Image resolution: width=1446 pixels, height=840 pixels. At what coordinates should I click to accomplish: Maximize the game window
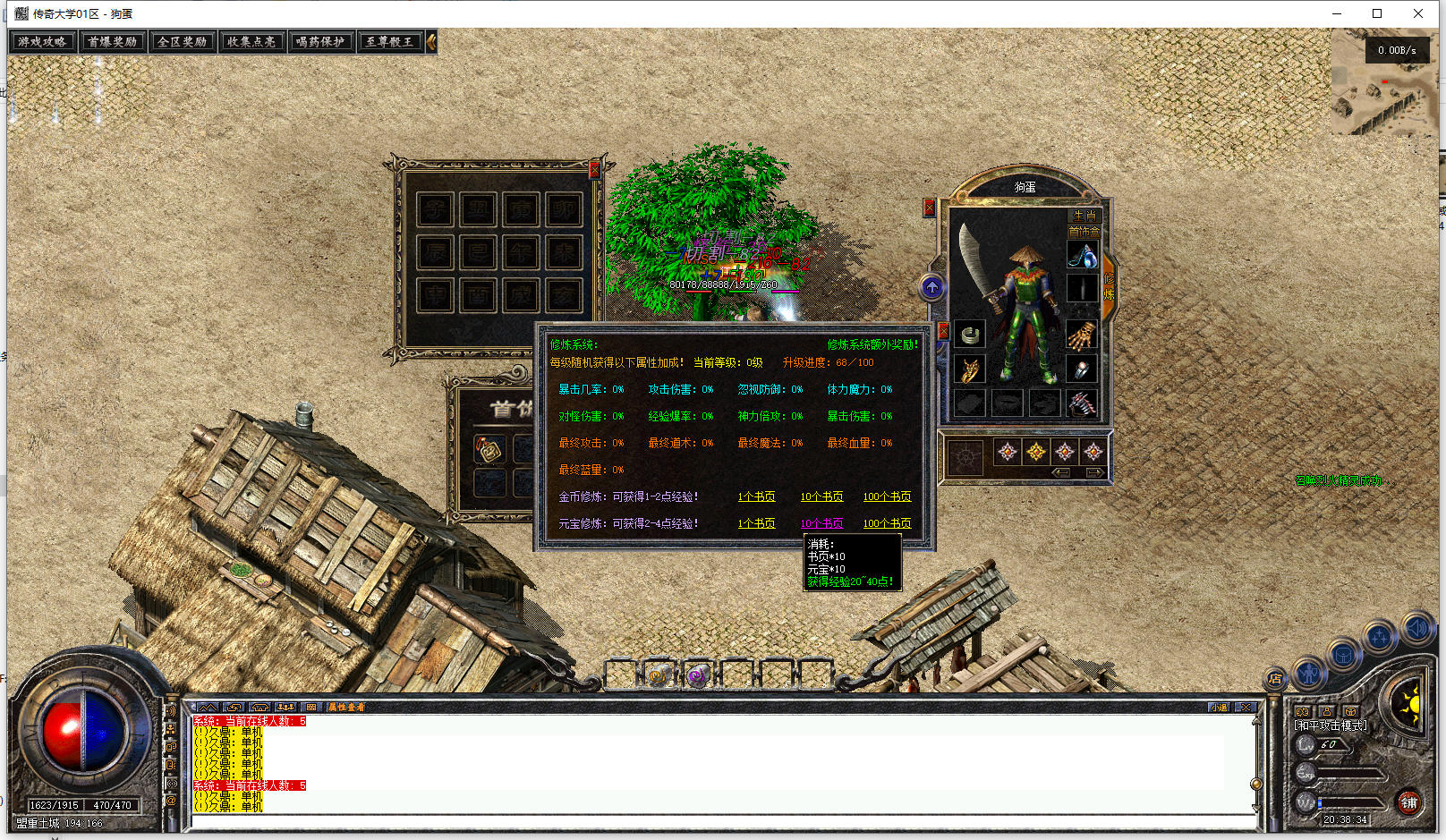pyautogui.click(x=1377, y=13)
